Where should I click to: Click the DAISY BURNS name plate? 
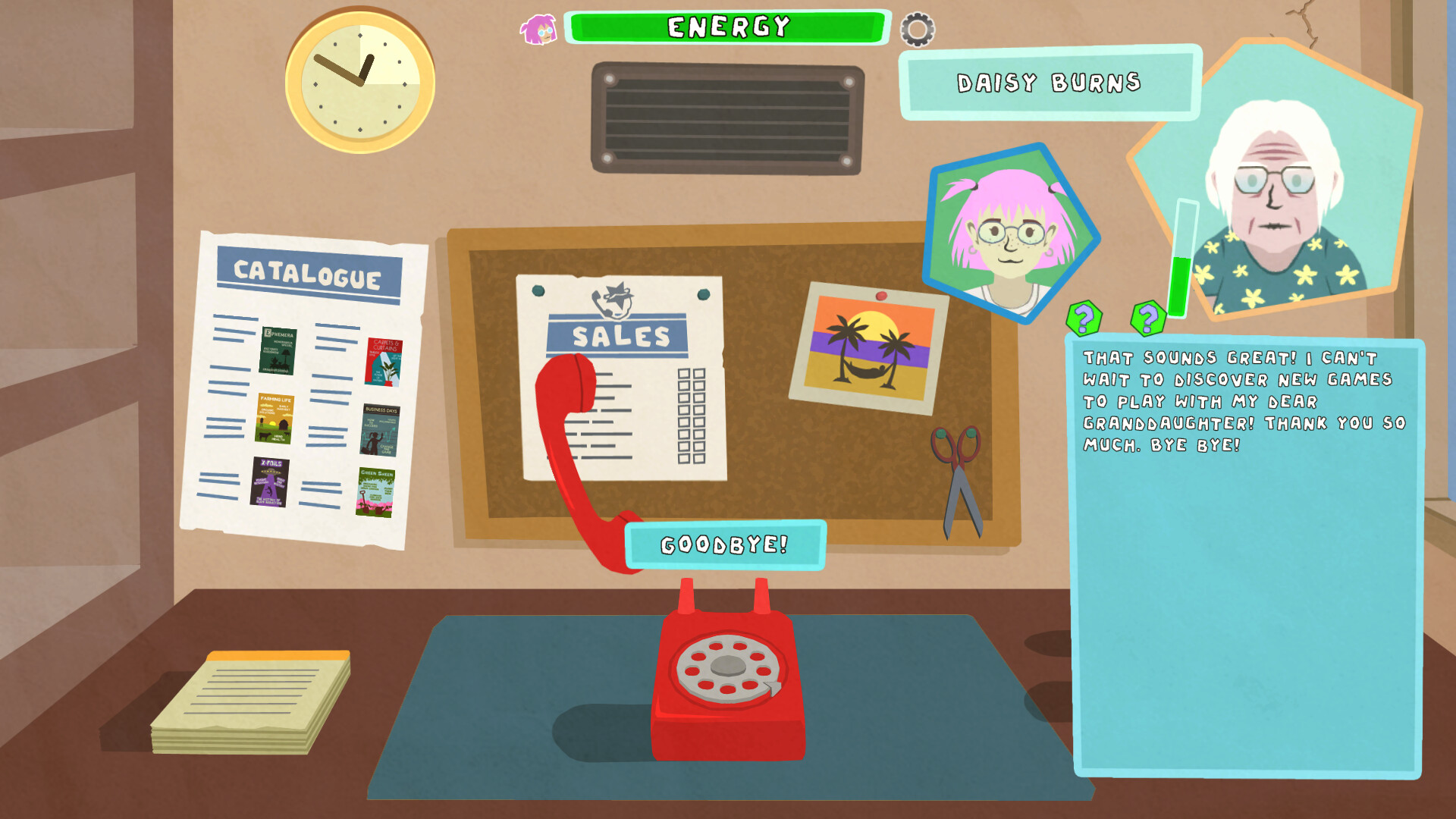1049,83
